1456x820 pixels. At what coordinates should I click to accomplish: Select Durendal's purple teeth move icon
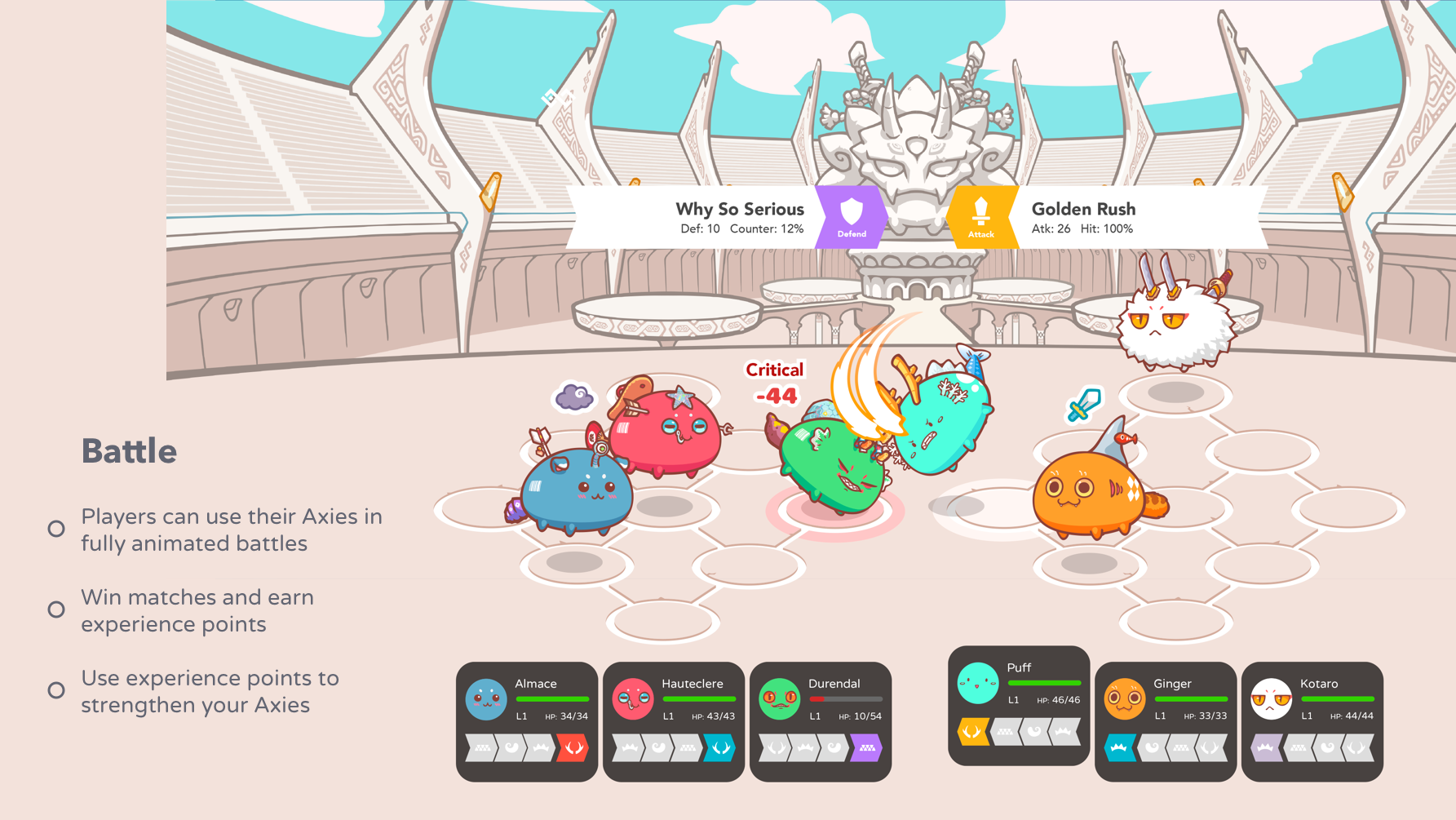tap(867, 749)
